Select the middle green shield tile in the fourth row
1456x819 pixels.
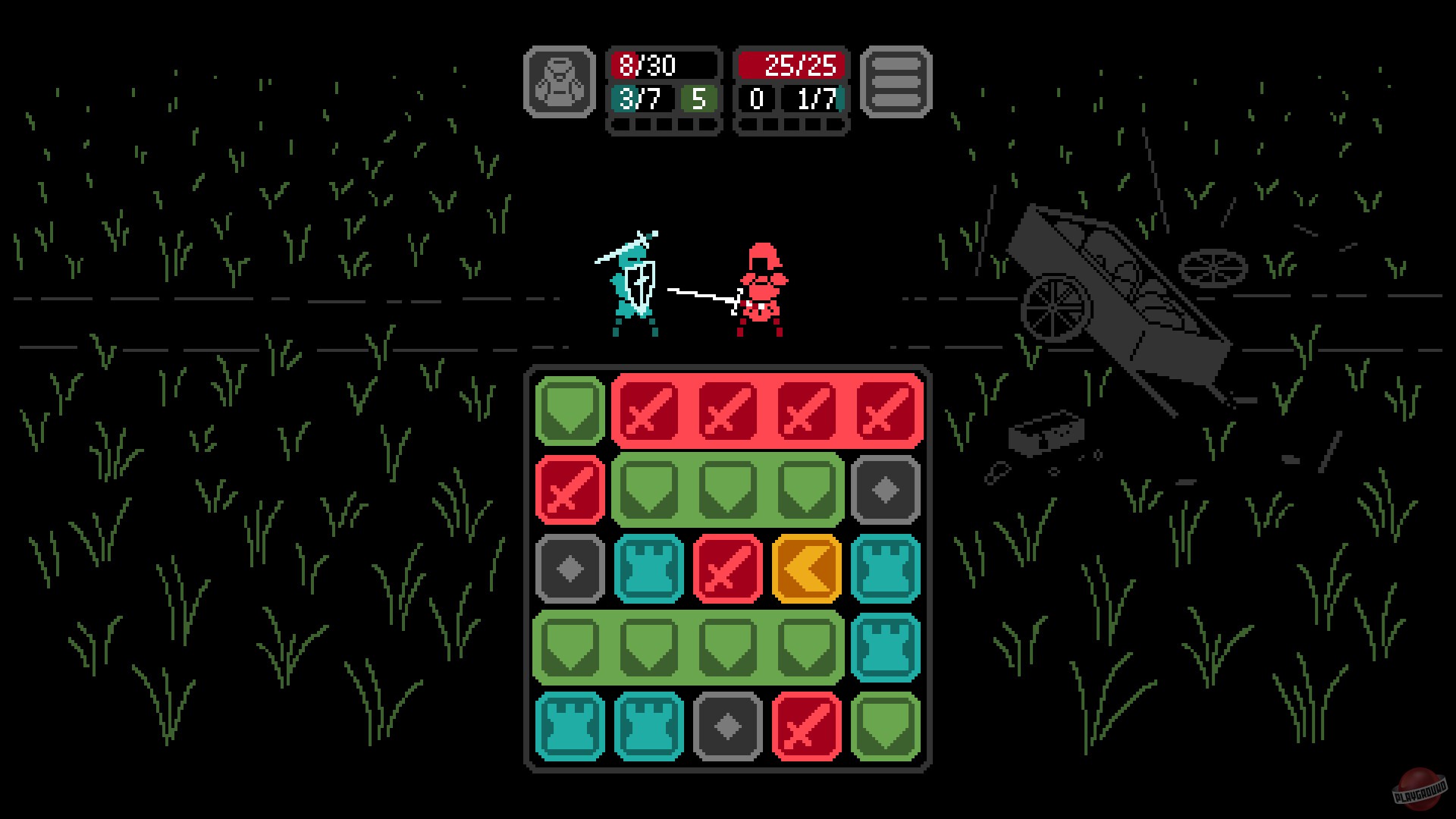[728, 648]
